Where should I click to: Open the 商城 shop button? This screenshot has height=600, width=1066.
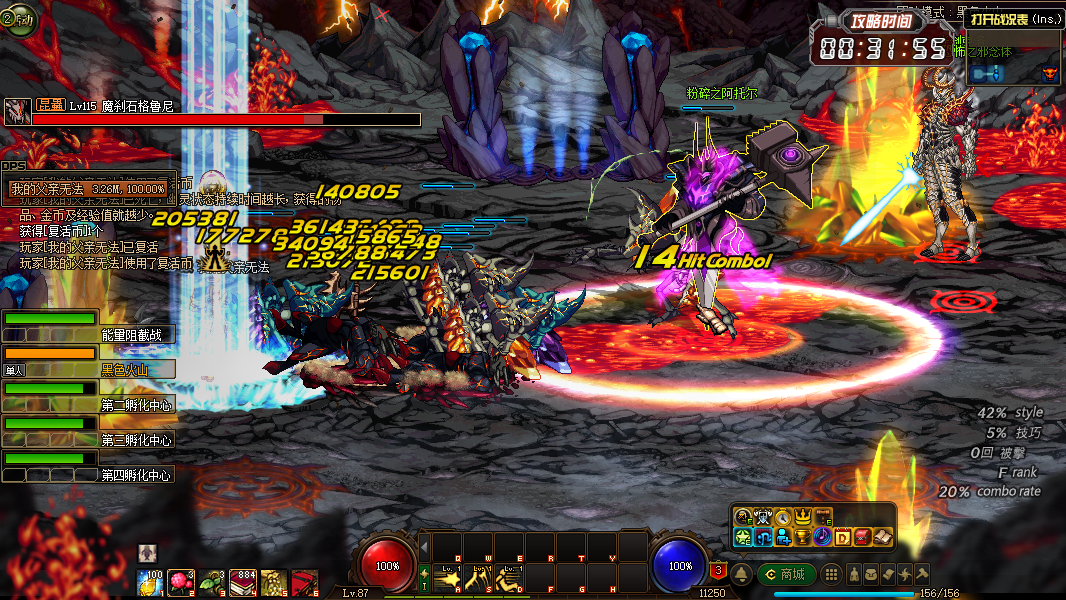click(x=786, y=574)
